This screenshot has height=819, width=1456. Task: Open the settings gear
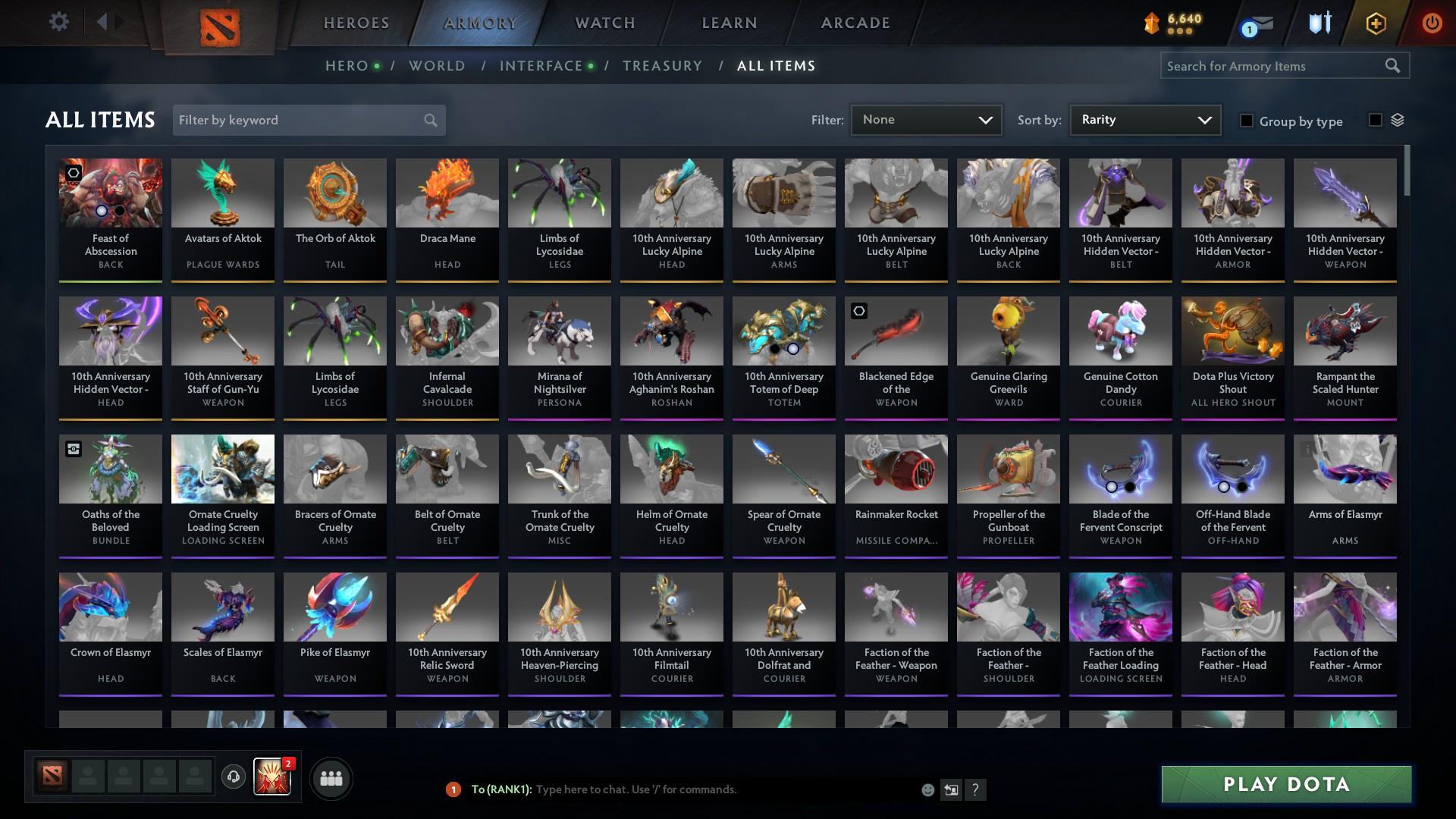coord(59,21)
